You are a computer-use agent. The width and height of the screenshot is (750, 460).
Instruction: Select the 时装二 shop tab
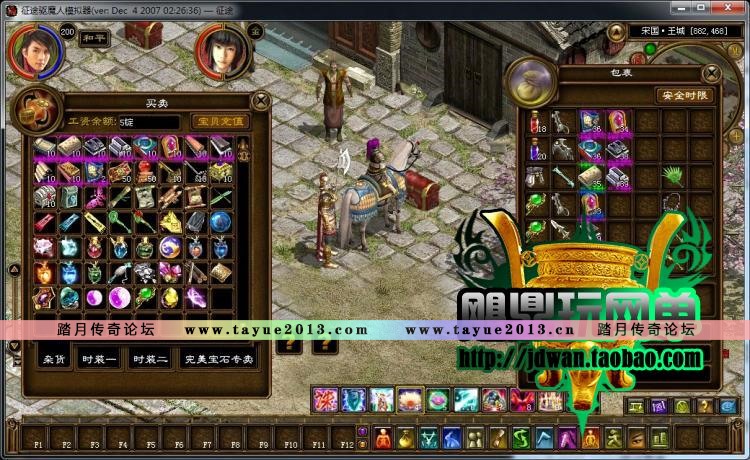pos(150,358)
